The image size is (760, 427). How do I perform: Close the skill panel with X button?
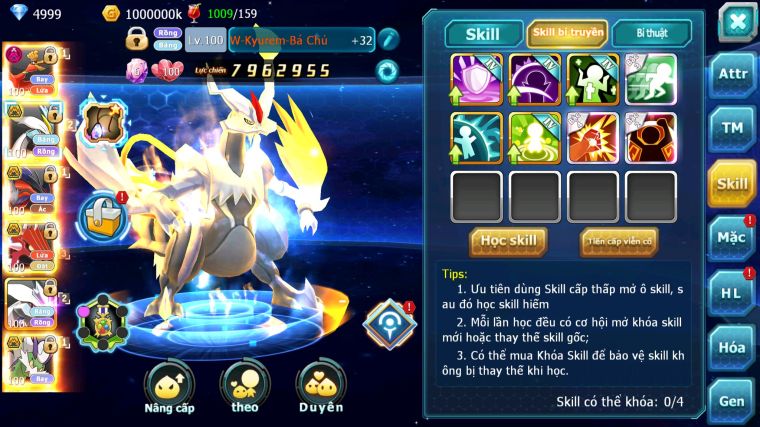[736, 22]
